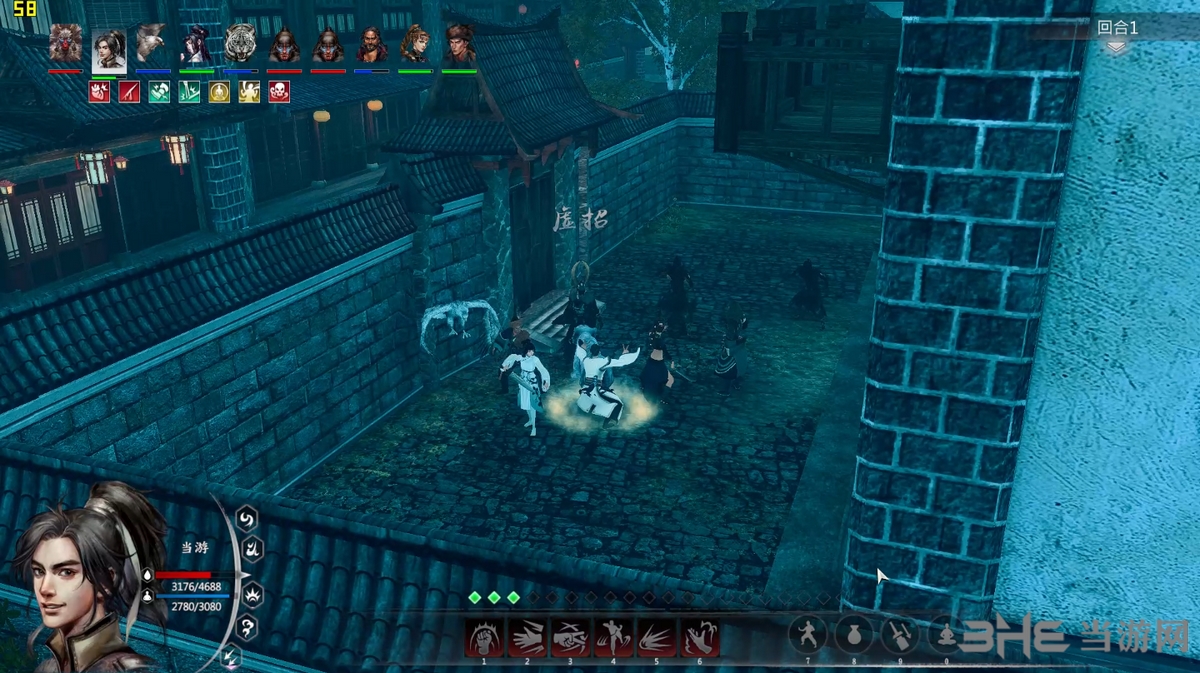This screenshot has height=673, width=1200.
Task: Use the glowing fist skill in slot 1
Action: (484, 637)
